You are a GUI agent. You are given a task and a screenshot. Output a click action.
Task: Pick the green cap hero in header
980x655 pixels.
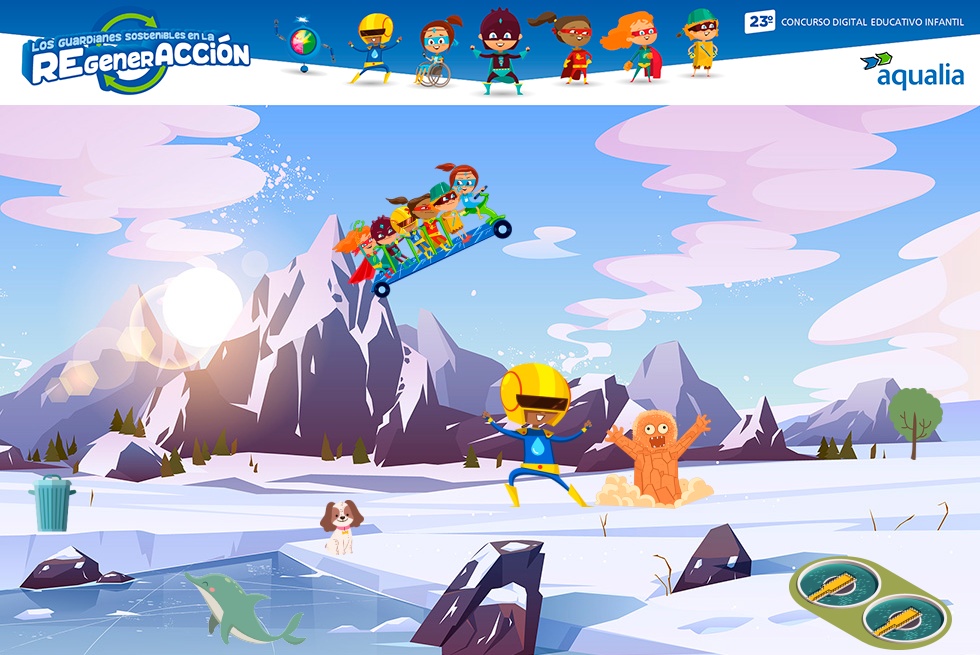point(701,43)
